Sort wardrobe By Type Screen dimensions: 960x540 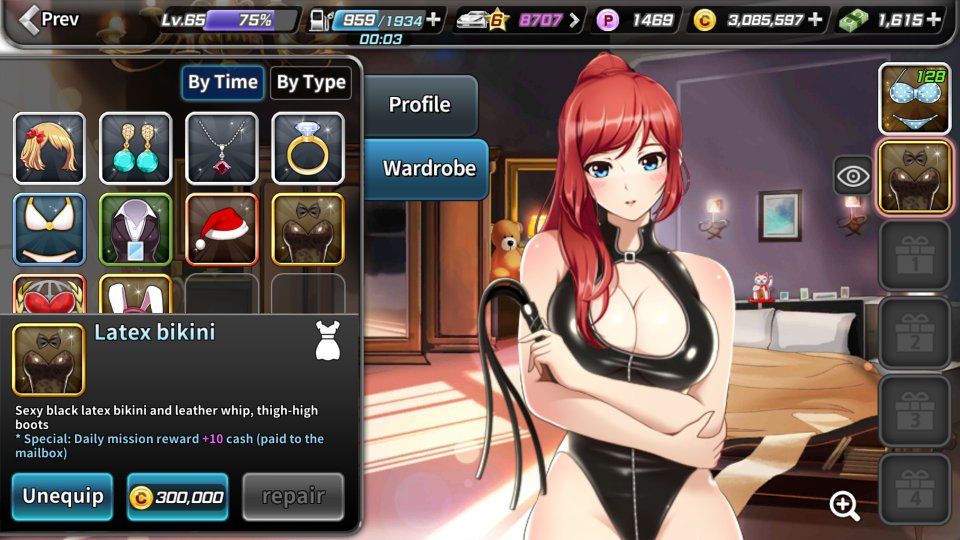pyautogui.click(x=310, y=83)
